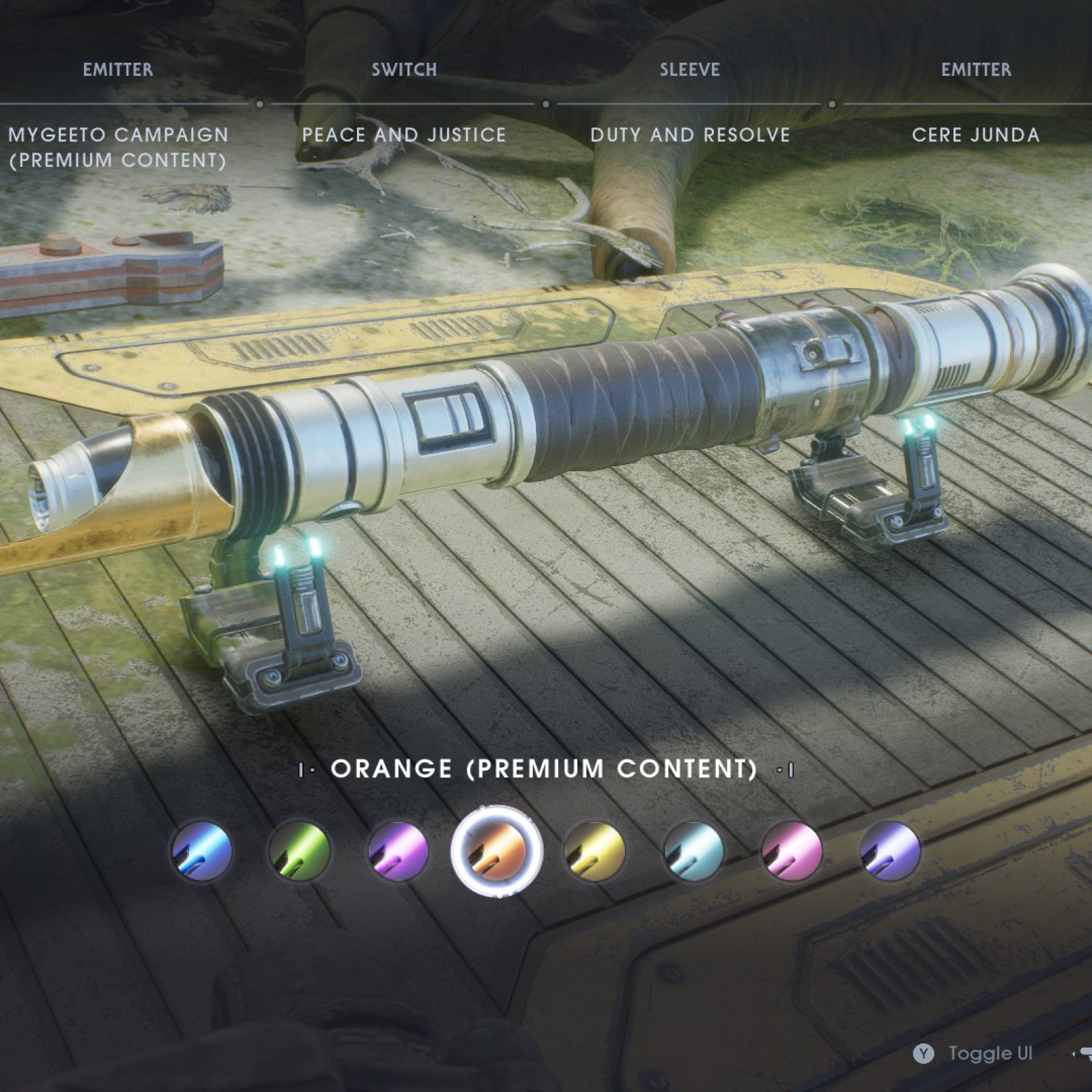This screenshot has width=1092, height=1092.
Task: Choose the Cere Junda emitter category
Action: coord(975,135)
